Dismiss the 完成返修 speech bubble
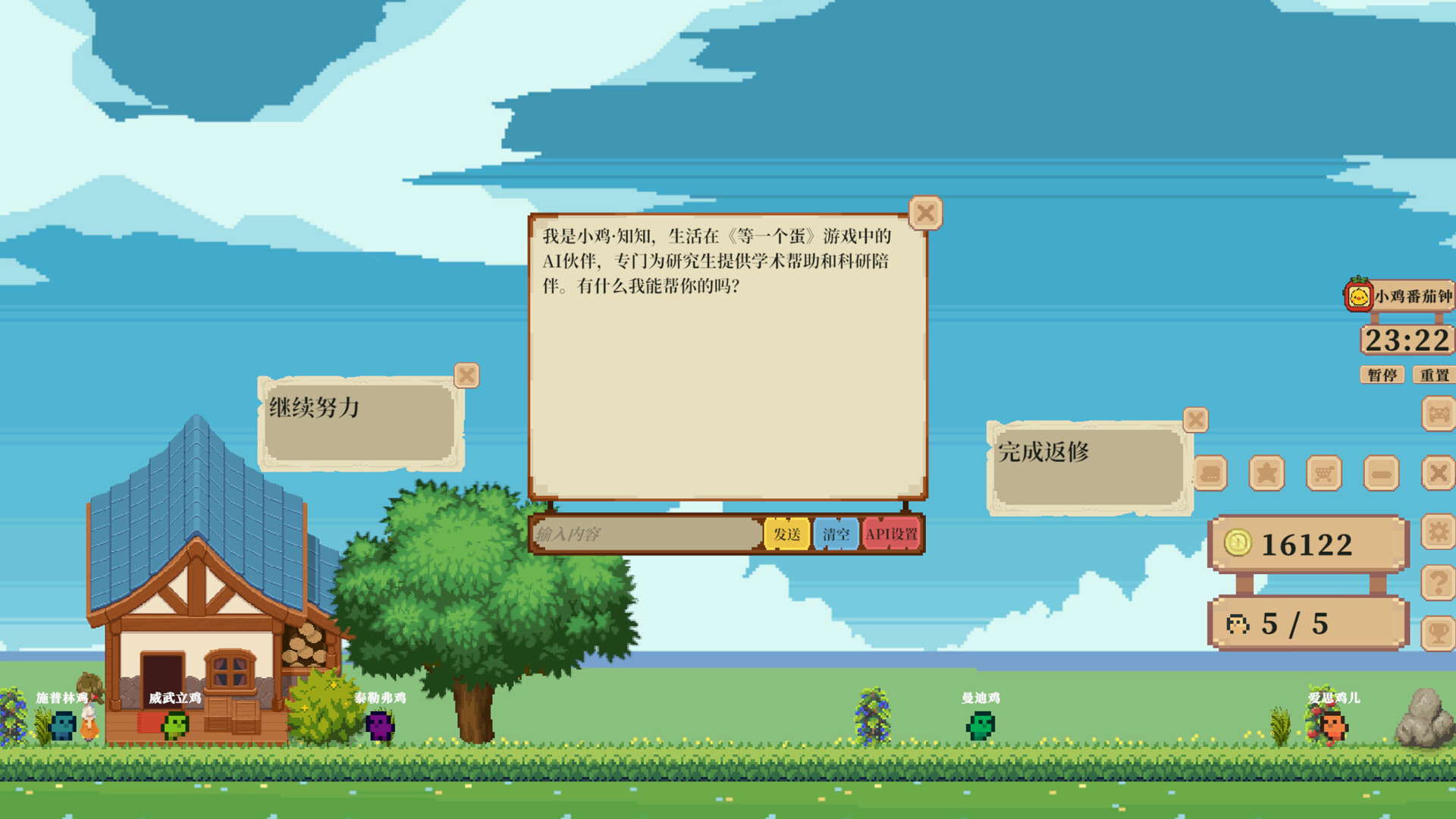The image size is (1456, 819). pyautogui.click(x=1196, y=419)
